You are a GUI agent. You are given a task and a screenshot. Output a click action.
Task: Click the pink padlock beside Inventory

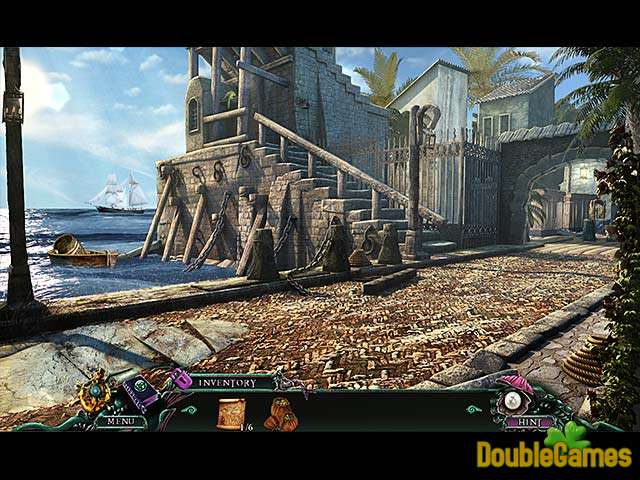[x=181, y=380]
